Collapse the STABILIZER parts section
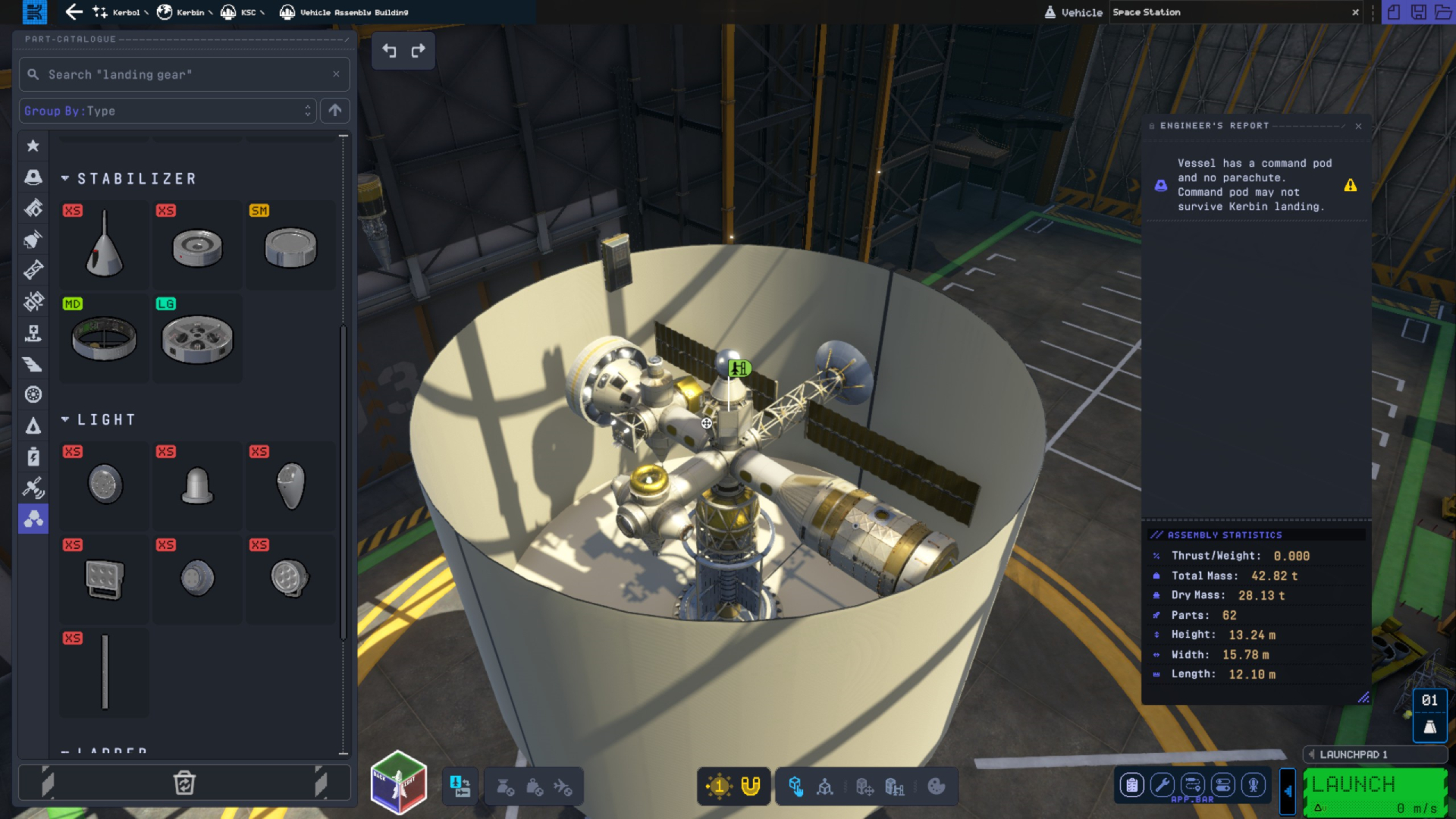This screenshot has width=1456, height=819. [x=65, y=179]
